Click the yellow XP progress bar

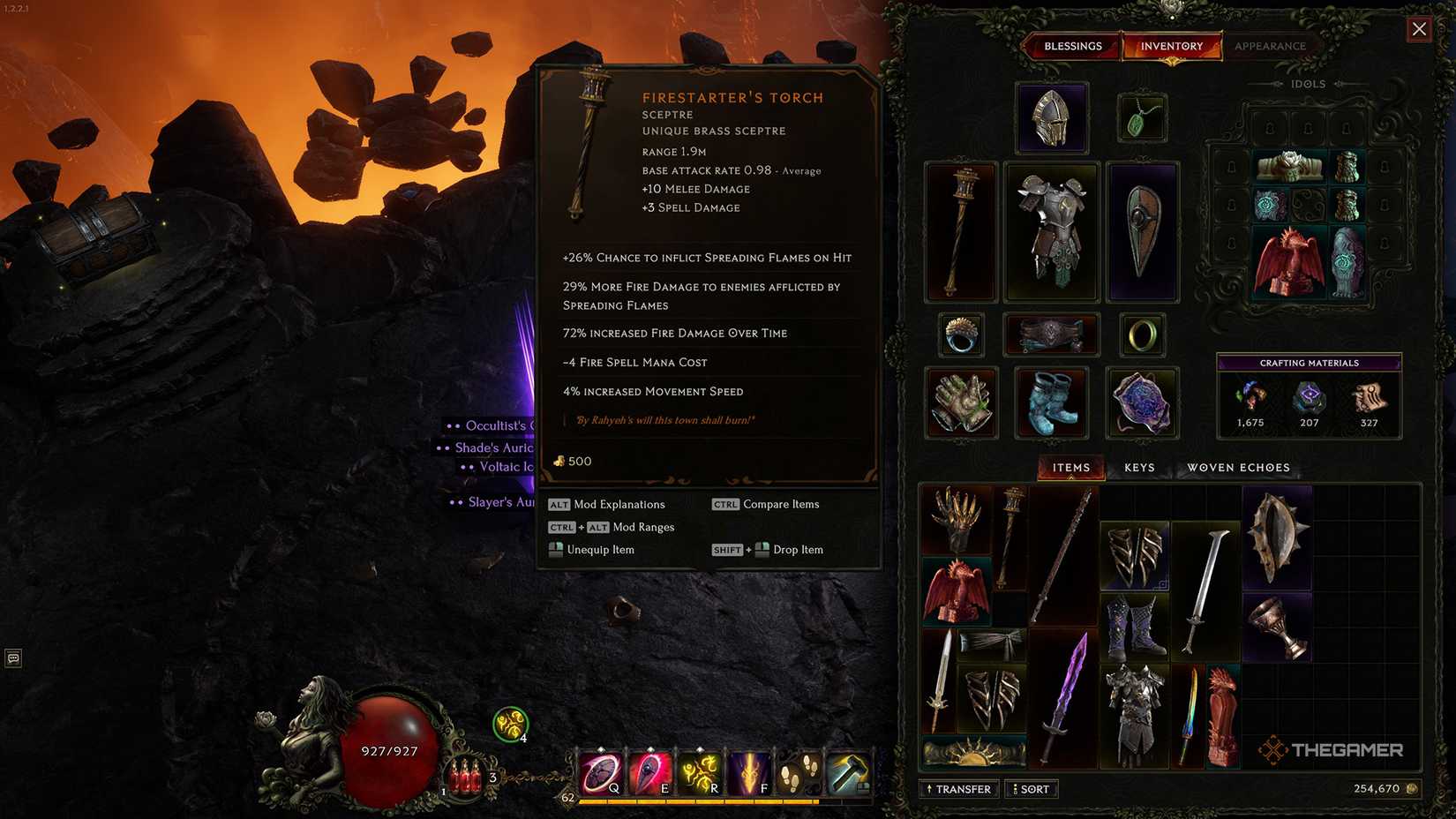(697, 801)
